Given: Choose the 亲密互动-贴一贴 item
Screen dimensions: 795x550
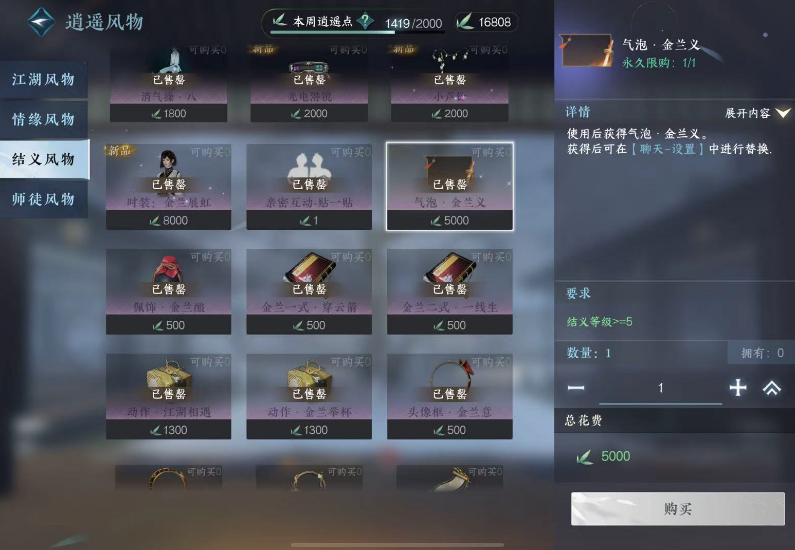Looking at the screenshot, I should pyautogui.click(x=309, y=186).
